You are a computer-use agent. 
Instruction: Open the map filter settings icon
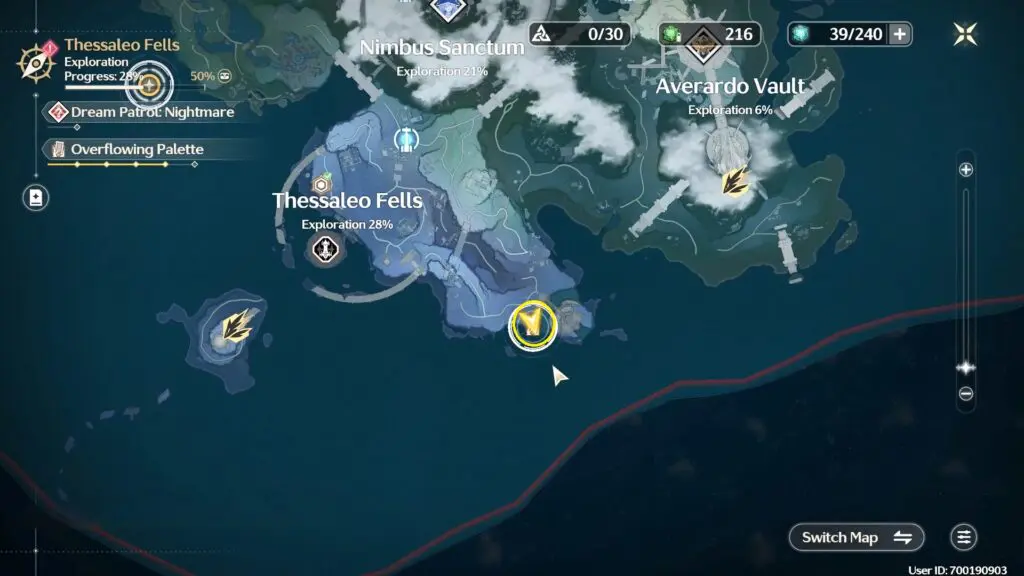[x=964, y=537]
